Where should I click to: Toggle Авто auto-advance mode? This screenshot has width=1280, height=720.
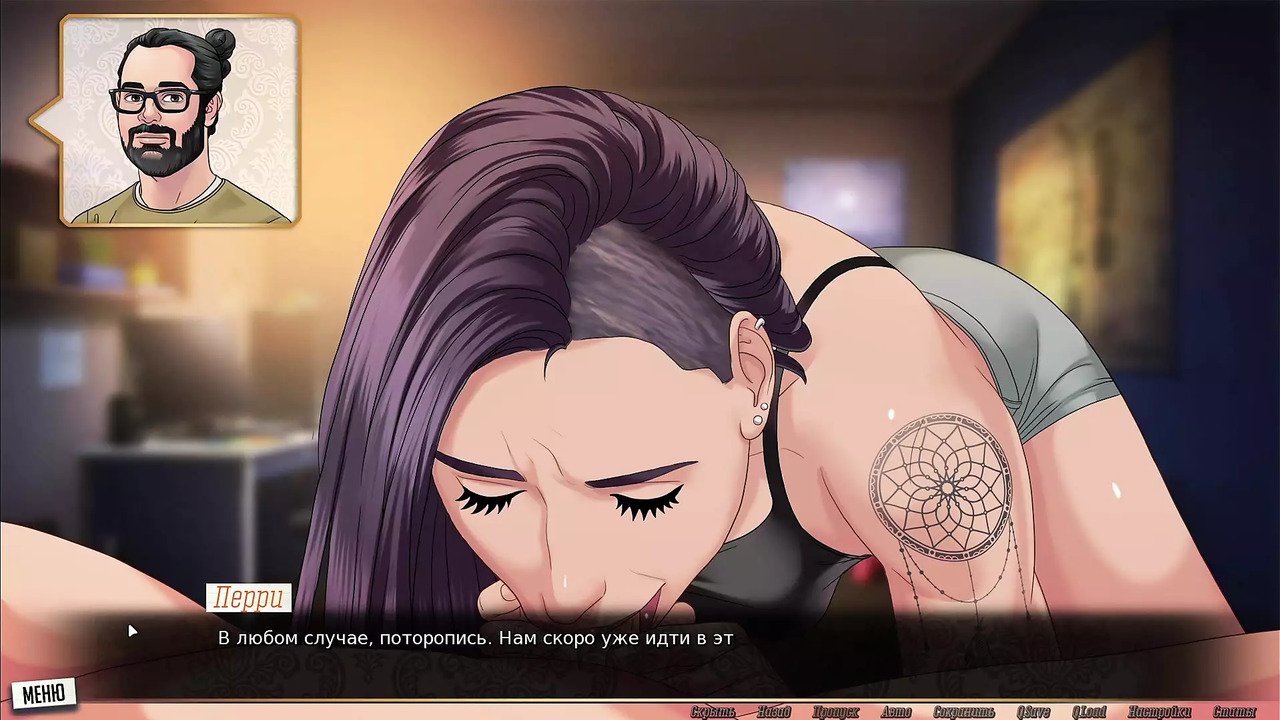(x=896, y=712)
